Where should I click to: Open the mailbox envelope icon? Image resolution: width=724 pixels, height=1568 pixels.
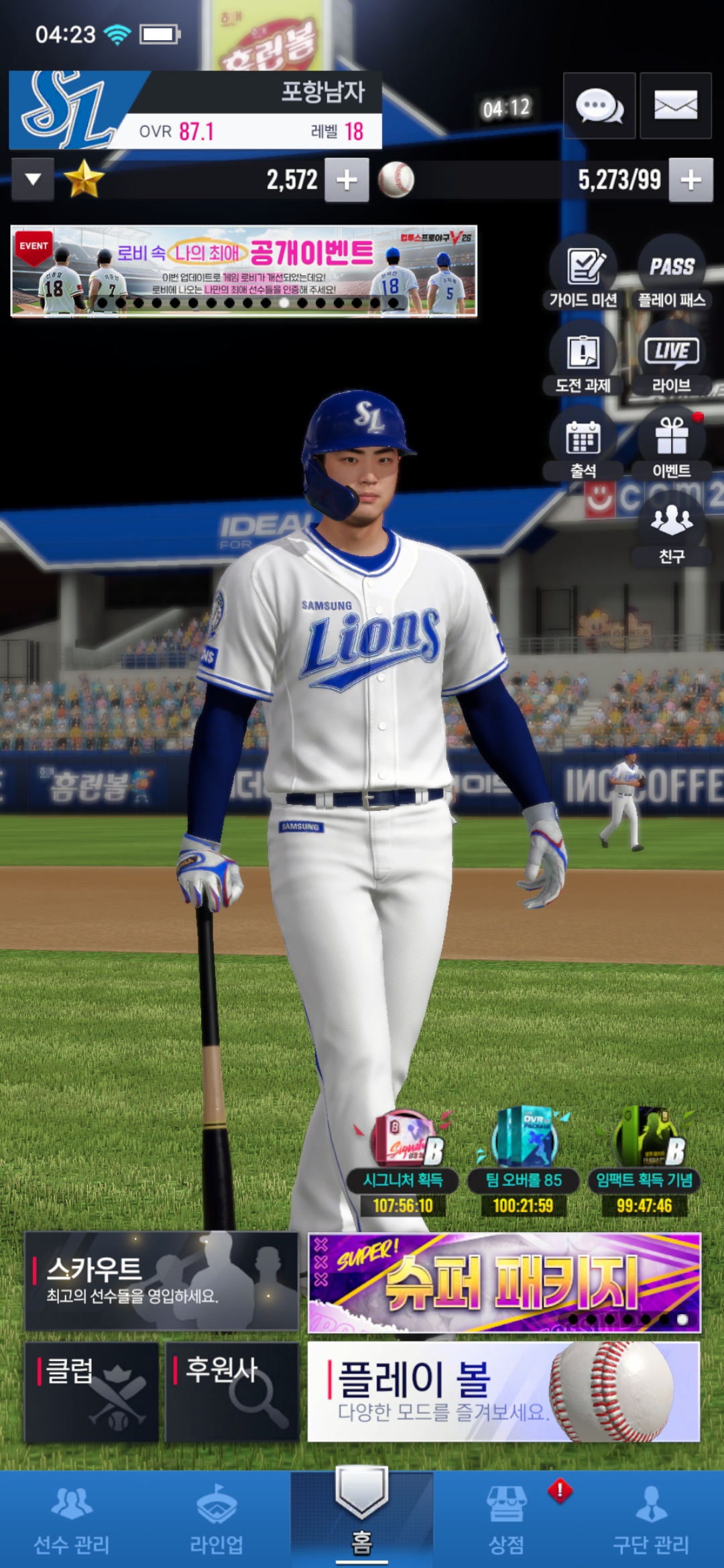coord(675,106)
